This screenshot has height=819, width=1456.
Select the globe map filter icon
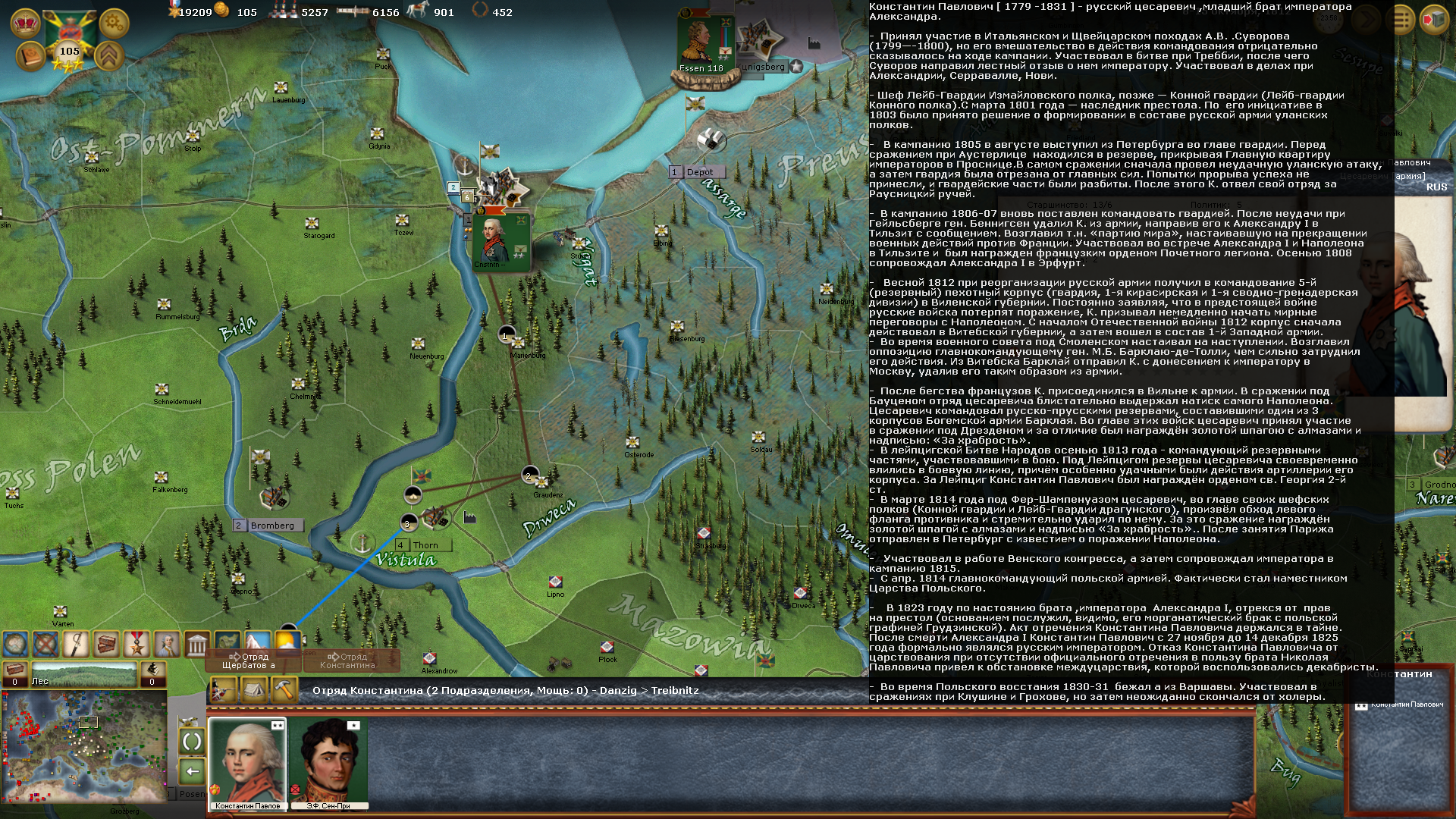click(x=15, y=644)
